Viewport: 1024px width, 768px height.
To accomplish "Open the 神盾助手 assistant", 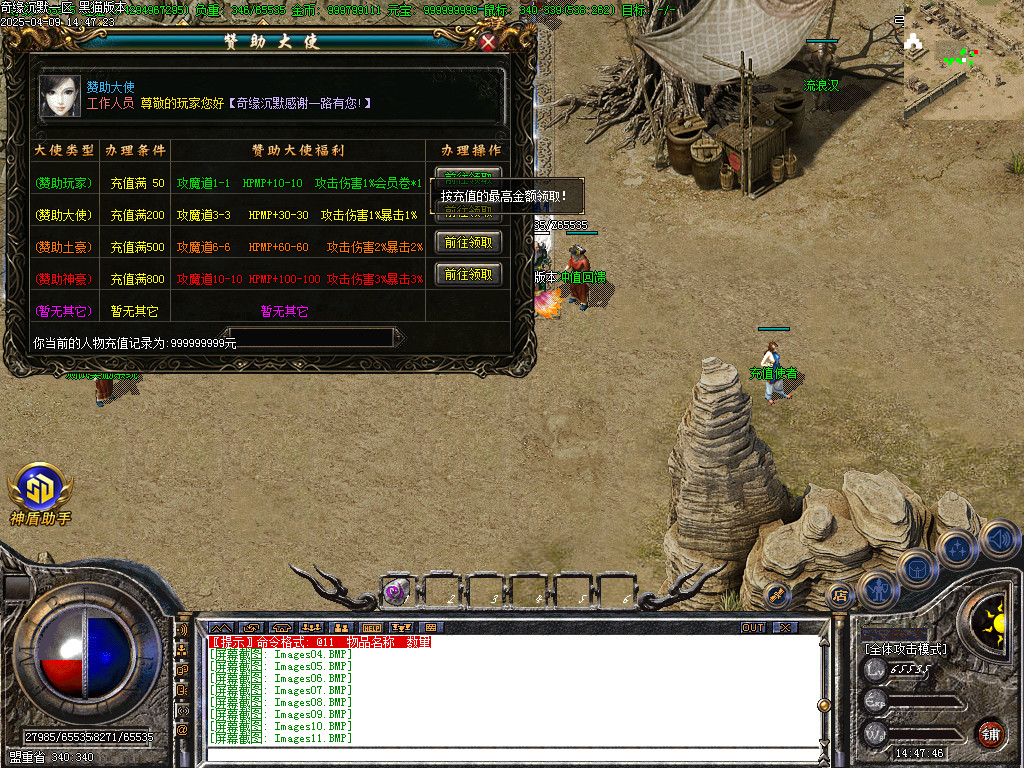I will point(40,494).
